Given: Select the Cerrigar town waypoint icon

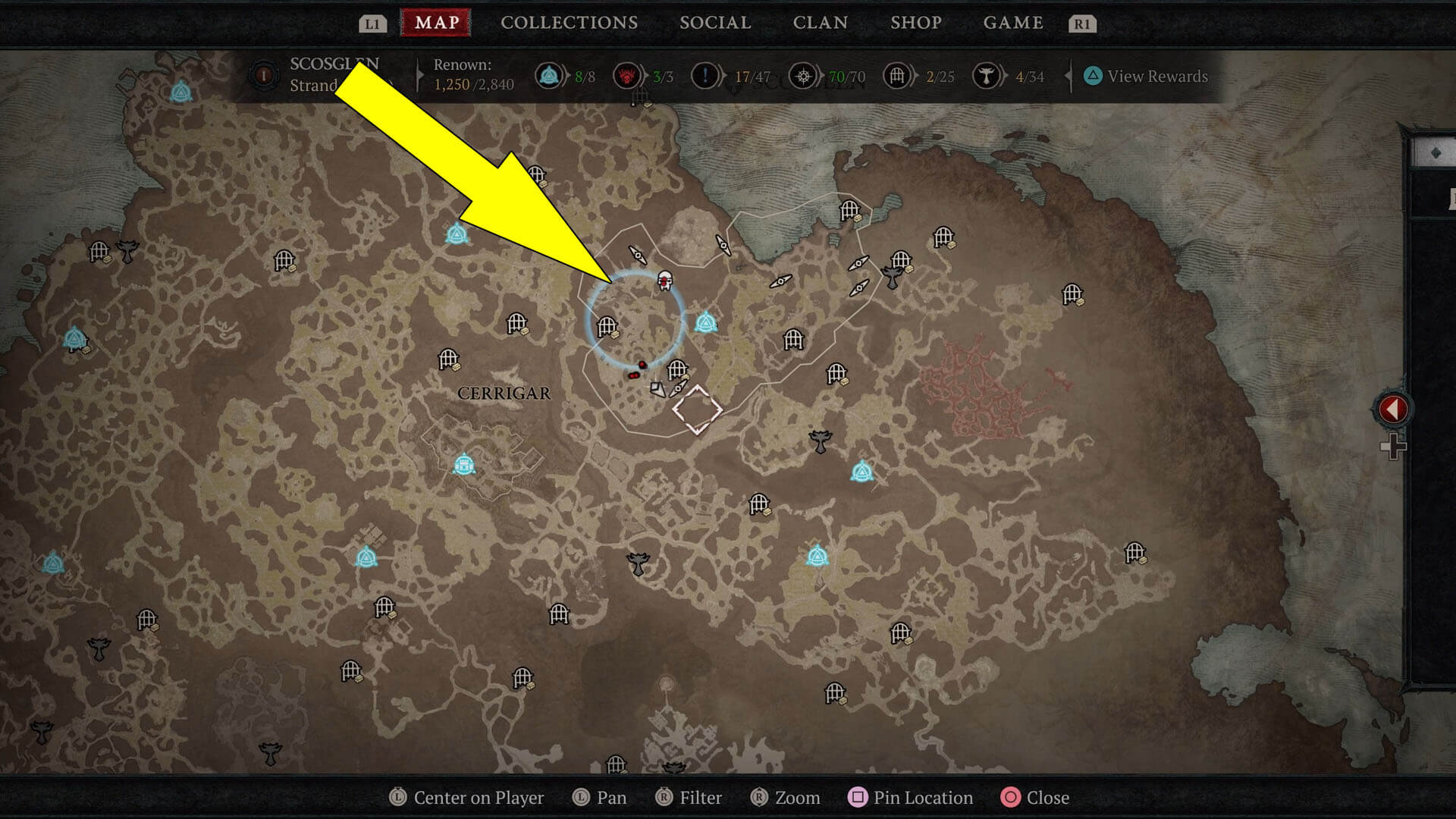Looking at the screenshot, I should pyautogui.click(x=463, y=464).
